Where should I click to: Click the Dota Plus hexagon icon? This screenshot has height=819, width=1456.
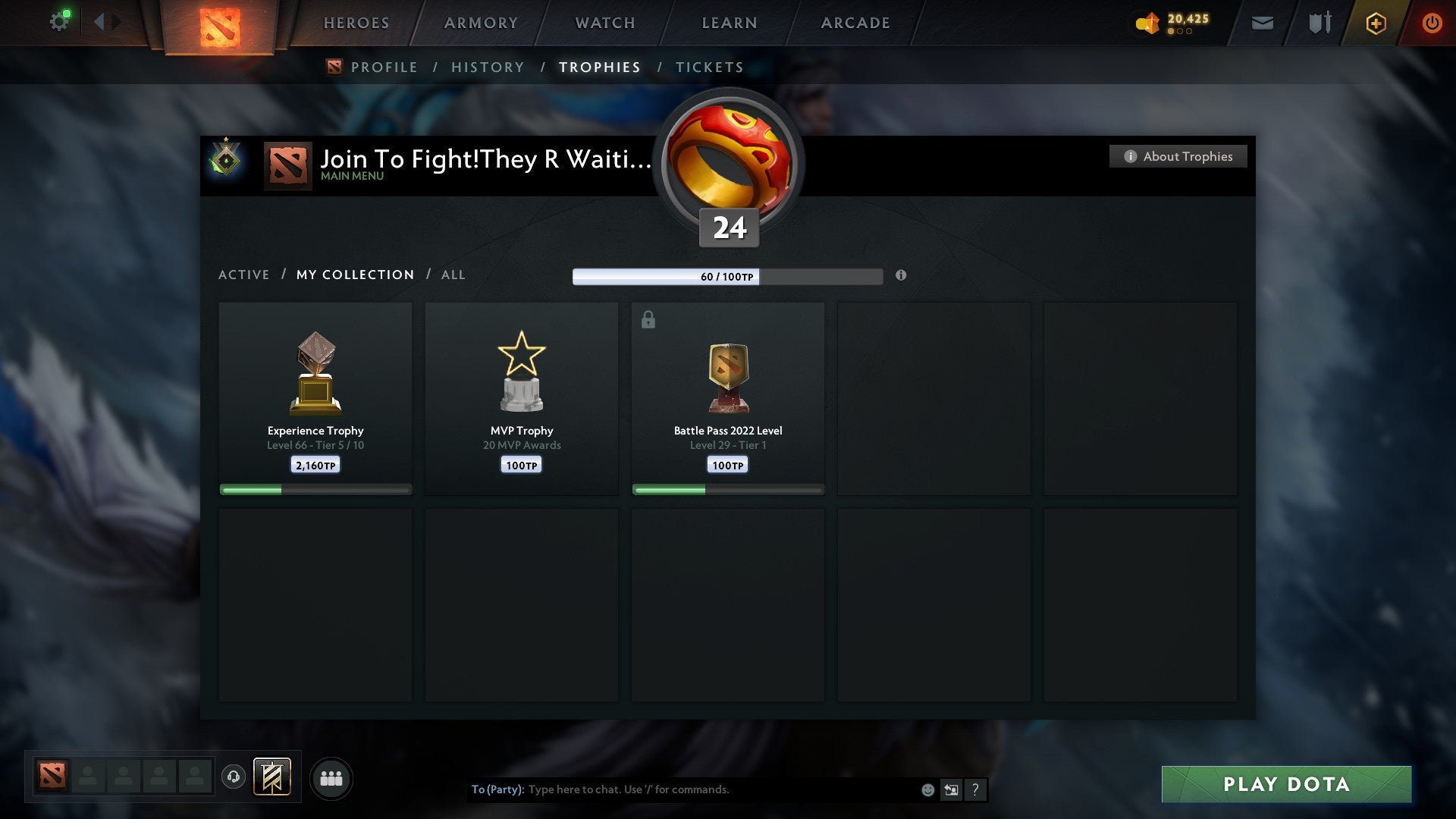click(x=1376, y=24)
